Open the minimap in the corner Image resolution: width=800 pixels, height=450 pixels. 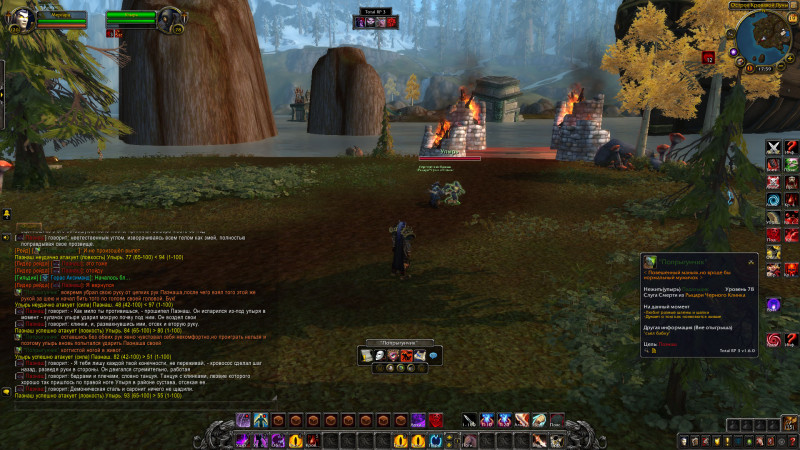[x=762, y=40]
